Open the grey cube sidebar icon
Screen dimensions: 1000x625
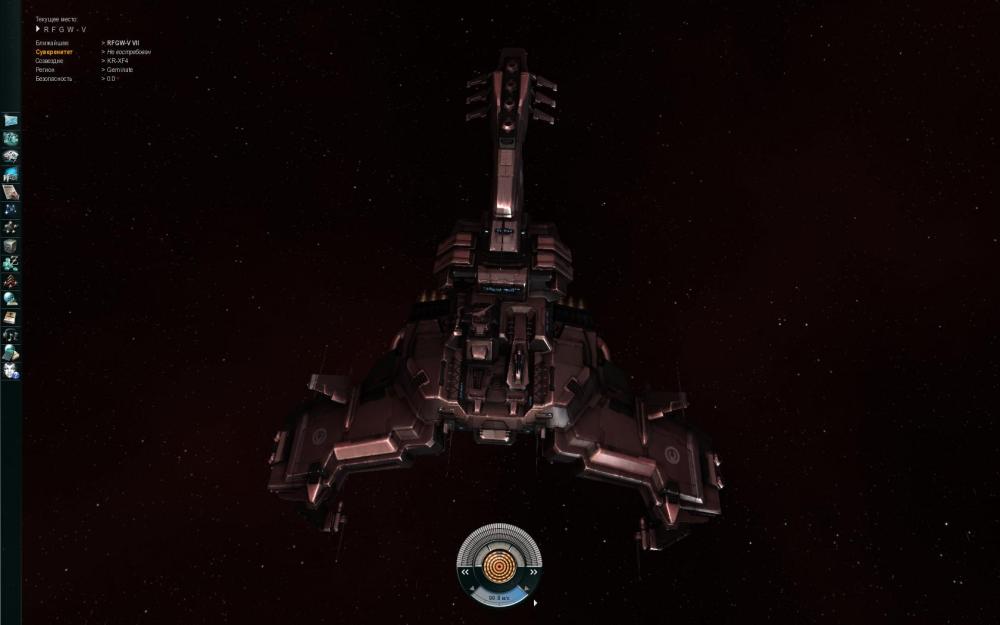pyautogui.click(x=11, y=246)
